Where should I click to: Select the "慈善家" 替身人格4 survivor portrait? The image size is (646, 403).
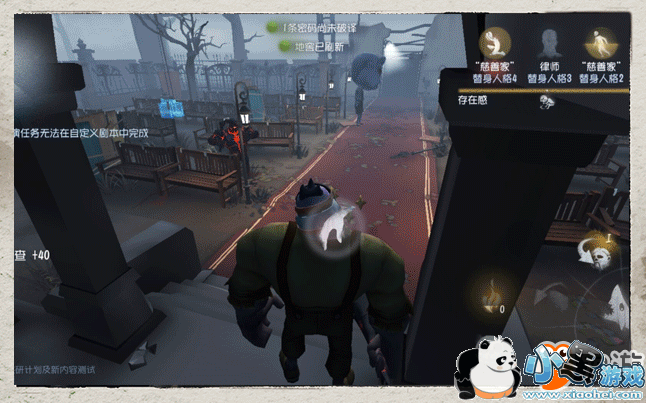[493, 43]
